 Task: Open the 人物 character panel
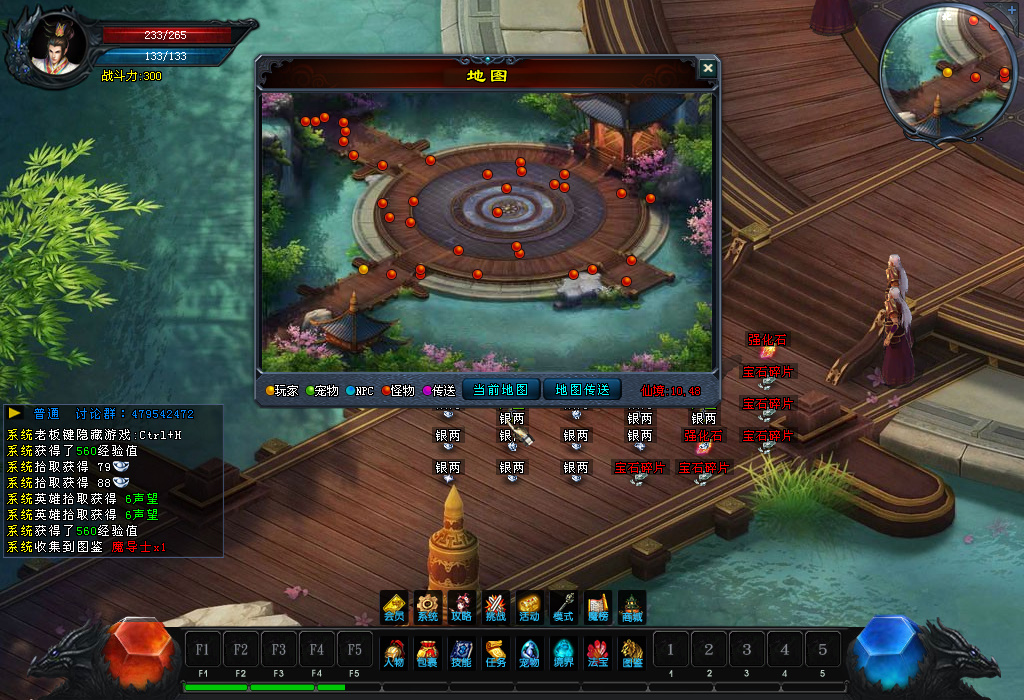pyautogui.click(x=394, y=652)
